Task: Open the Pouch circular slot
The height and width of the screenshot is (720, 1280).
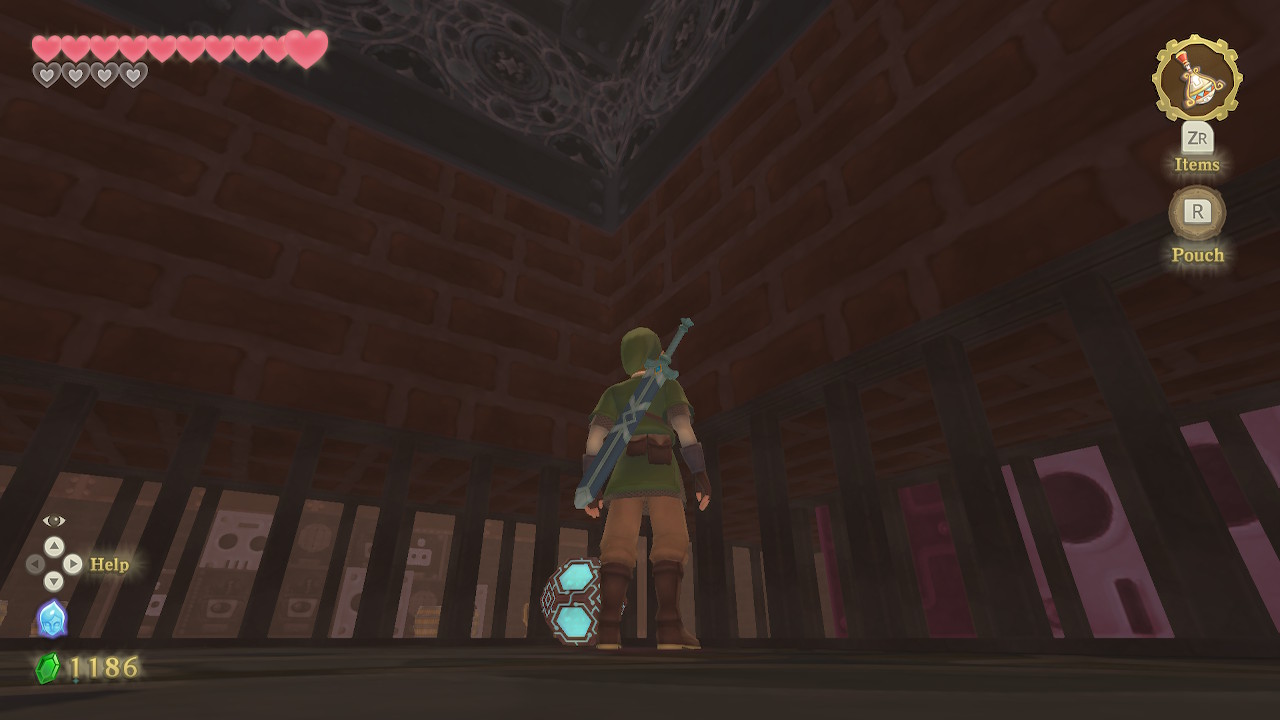Action: click(1197, 212)
